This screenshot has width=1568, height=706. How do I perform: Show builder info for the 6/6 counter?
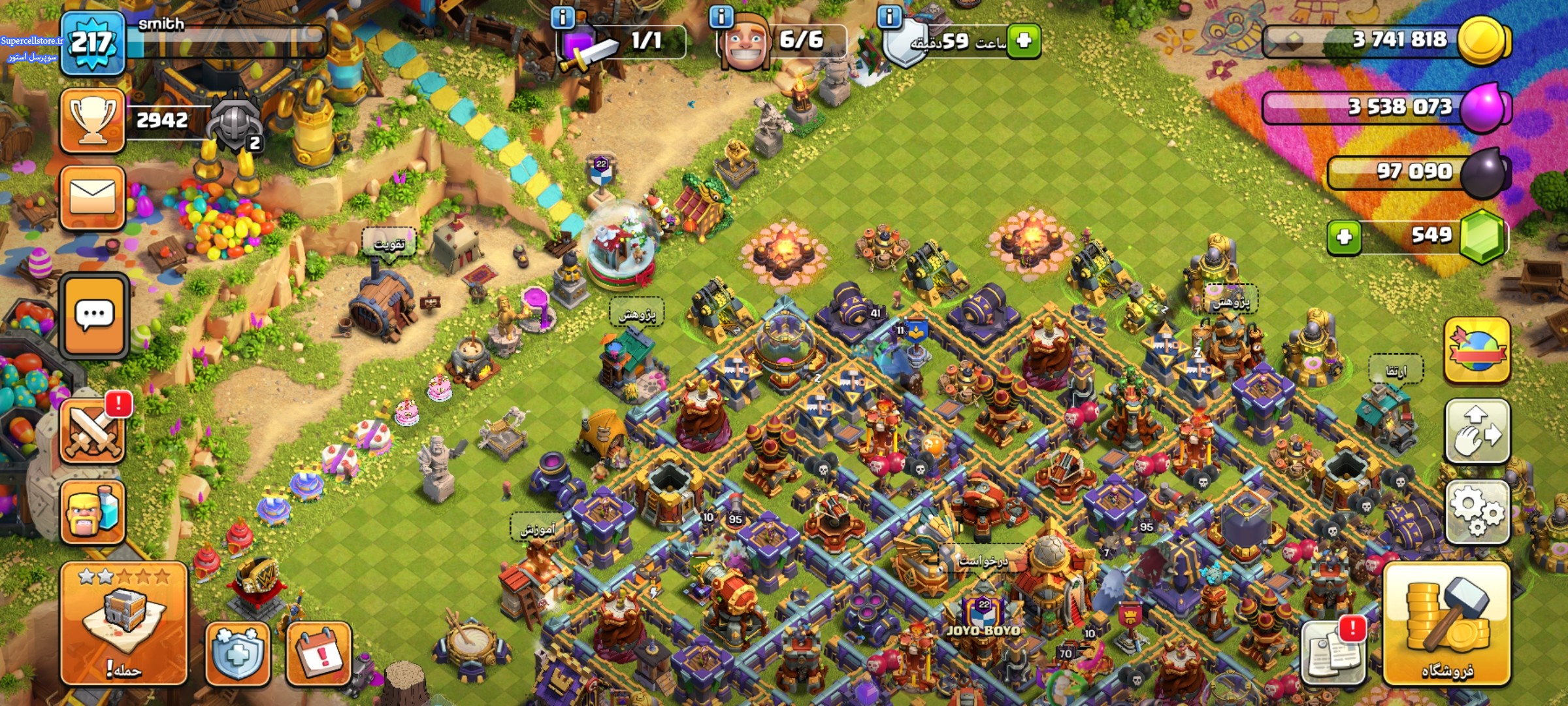click(x=721, y=16)
